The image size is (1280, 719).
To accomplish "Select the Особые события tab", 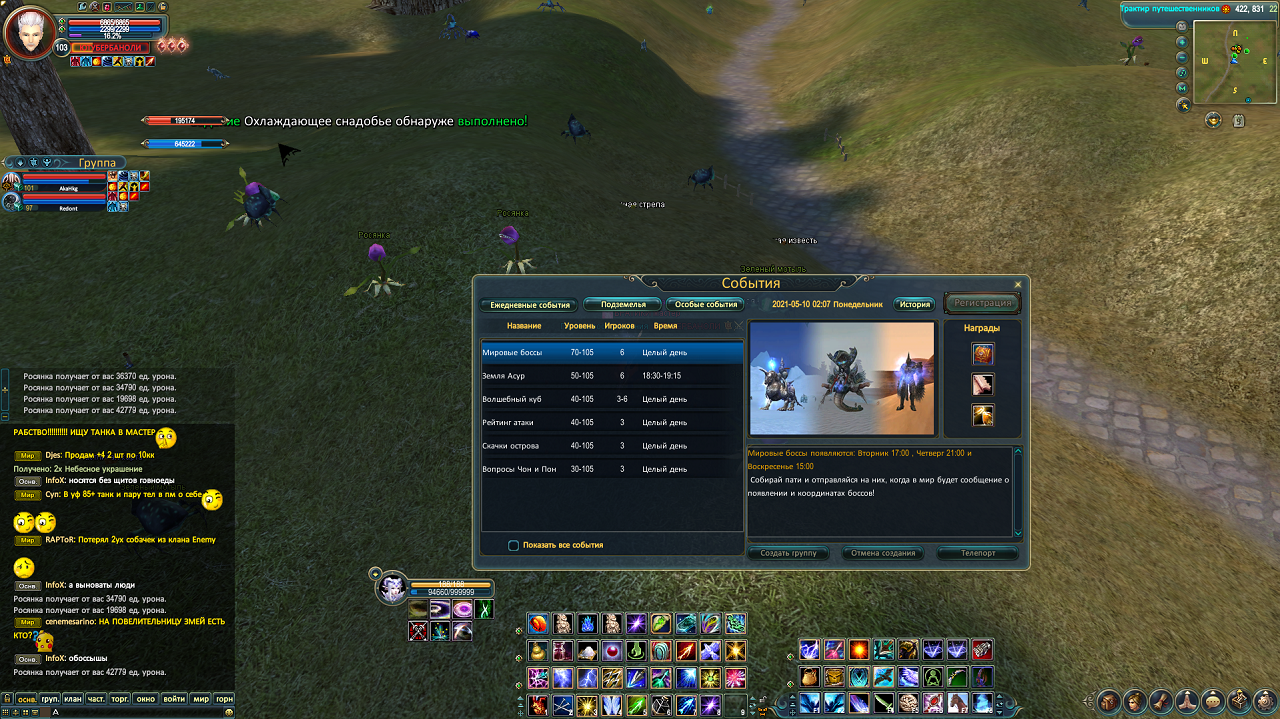I will point(706,304).
